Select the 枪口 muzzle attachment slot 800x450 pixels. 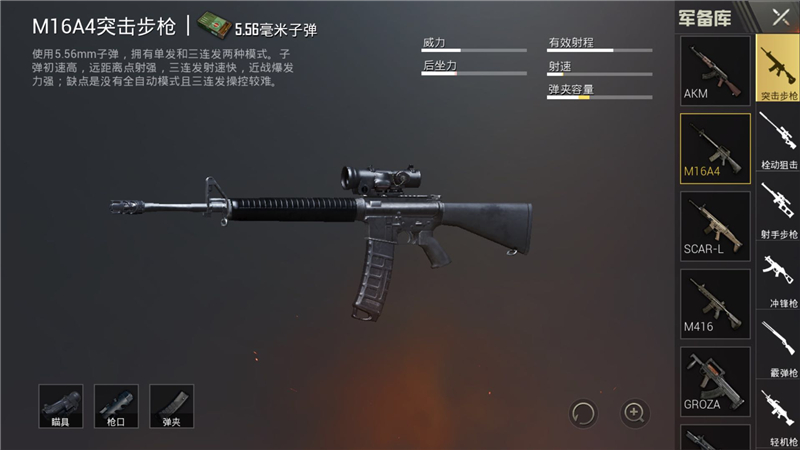(116, 407)
